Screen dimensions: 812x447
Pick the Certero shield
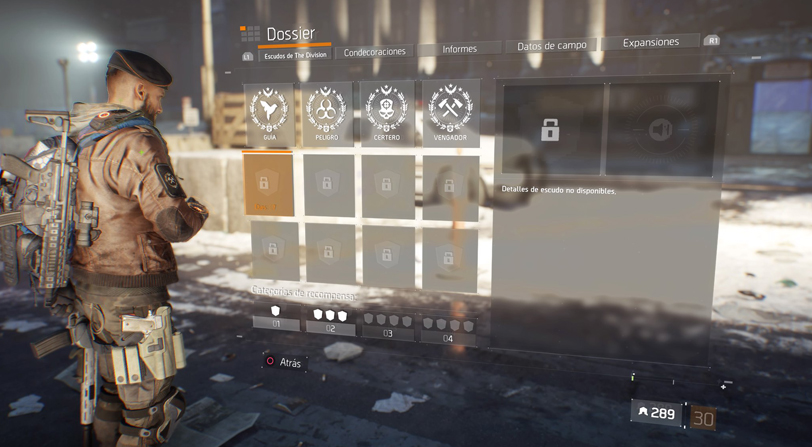pyautogui.click(x=387, y=112)
